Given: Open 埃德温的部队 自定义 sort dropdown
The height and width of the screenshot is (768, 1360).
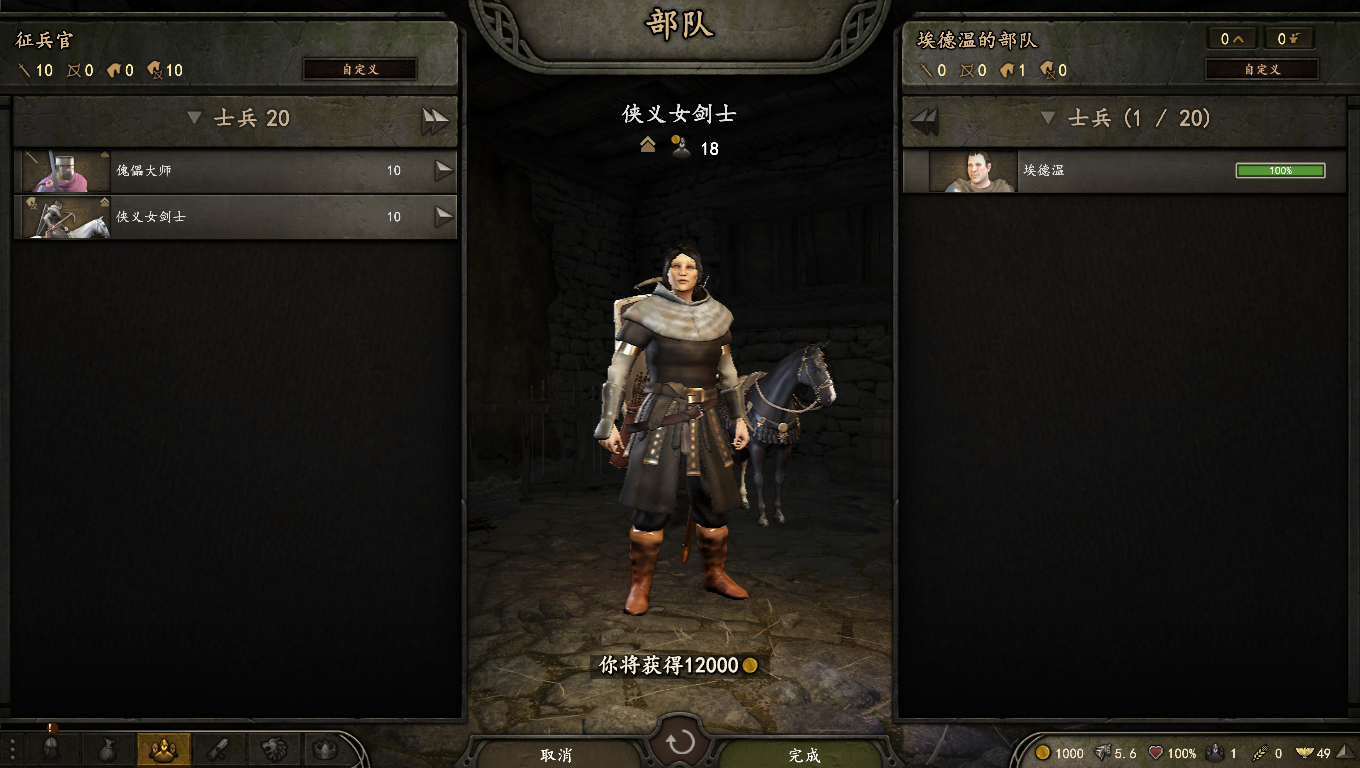Looking at the screenshot, I should coord(1261,70).
